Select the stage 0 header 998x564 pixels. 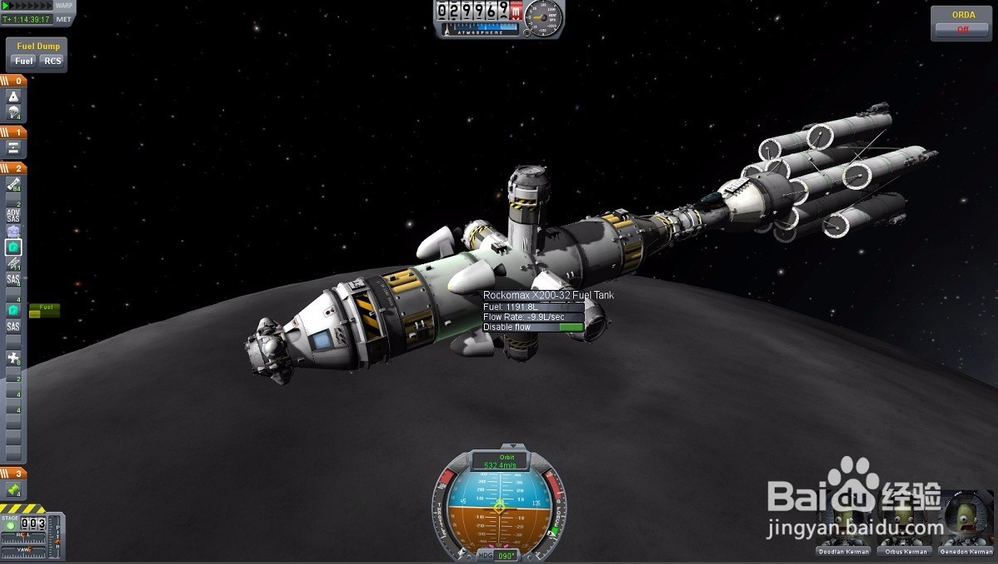[15, 80]
